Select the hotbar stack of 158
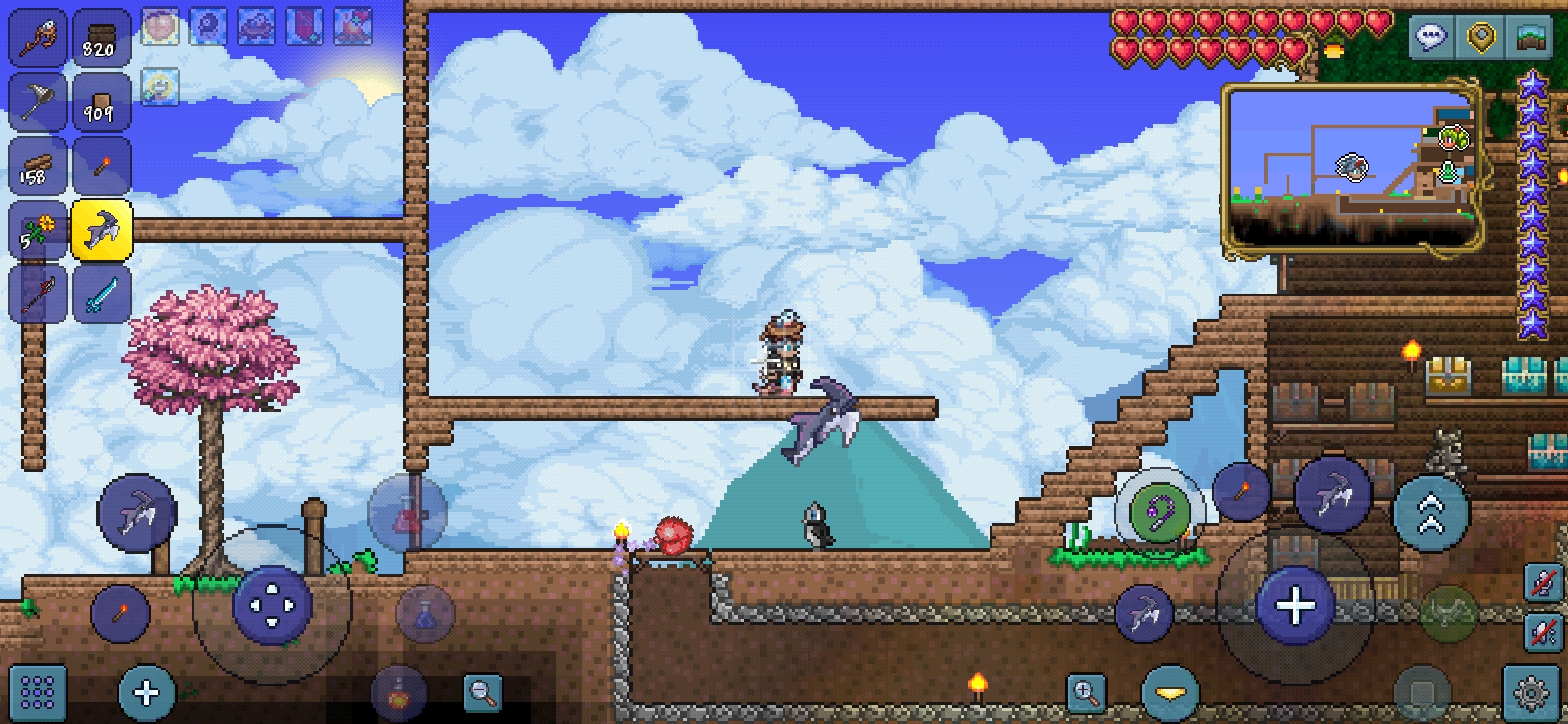The width and height of the screenshot is (1568, 724). [x=38, y=167]
